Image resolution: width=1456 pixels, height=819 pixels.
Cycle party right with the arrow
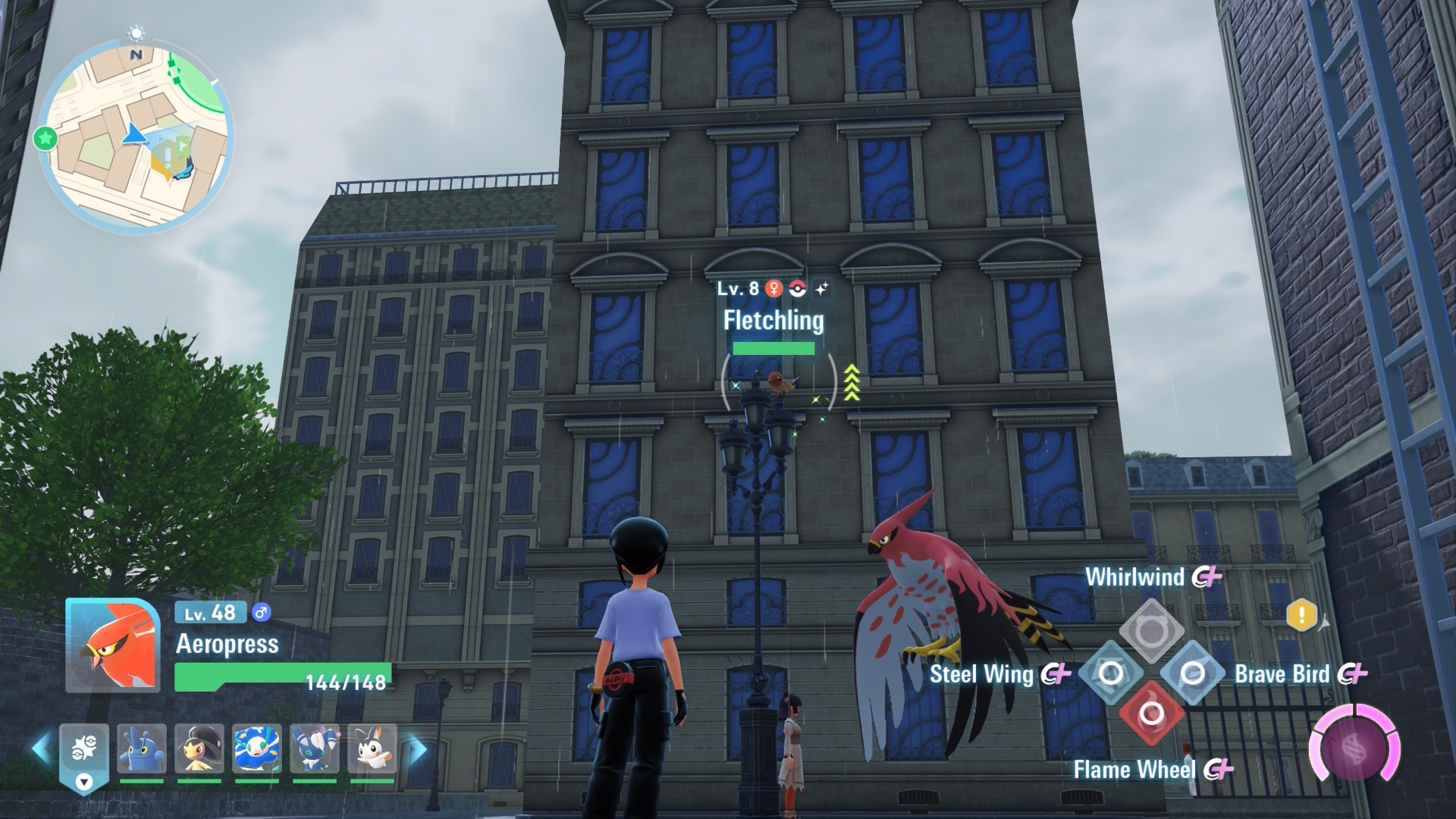point(417,750)
